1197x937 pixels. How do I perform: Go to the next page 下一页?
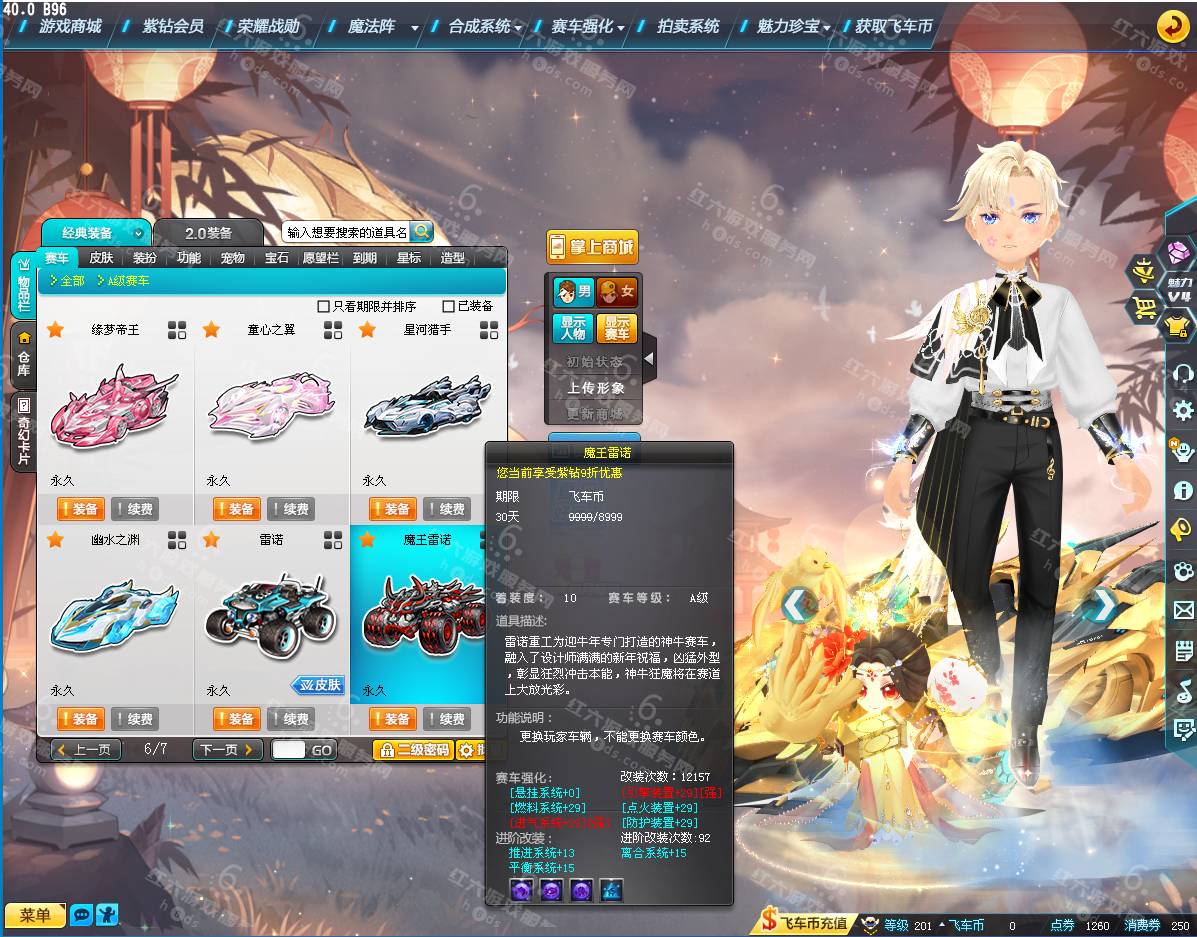click(x=227, y=749)
